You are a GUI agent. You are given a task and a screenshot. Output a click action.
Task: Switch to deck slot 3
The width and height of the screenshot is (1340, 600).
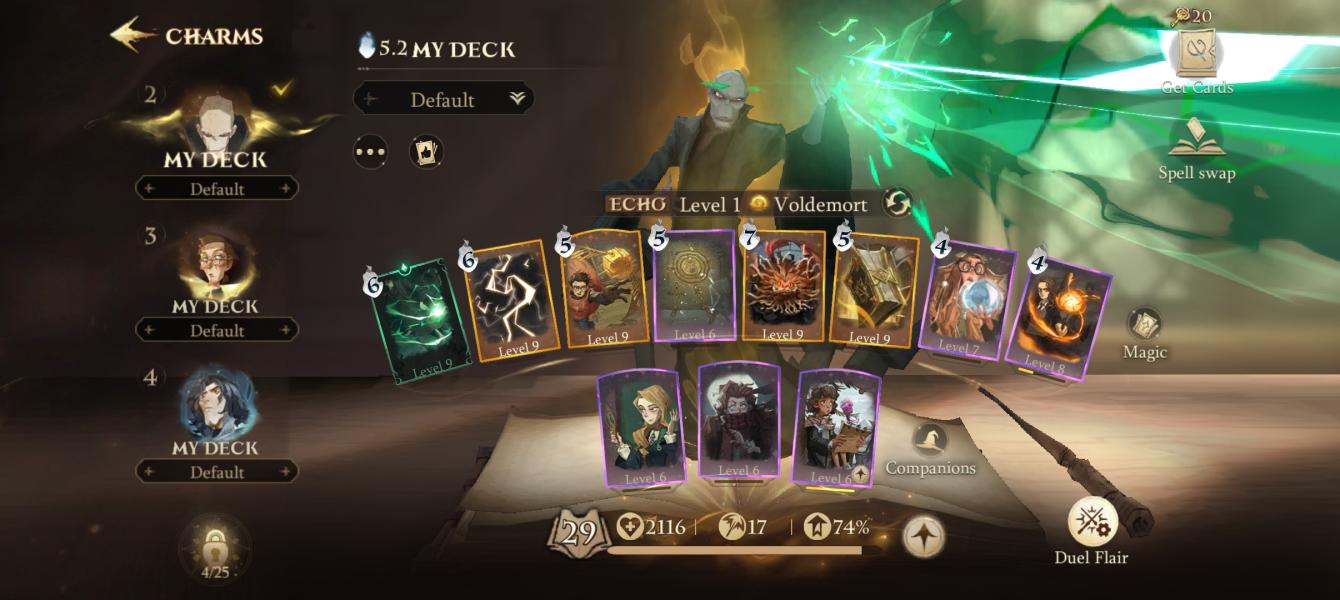tap(216, 270)
